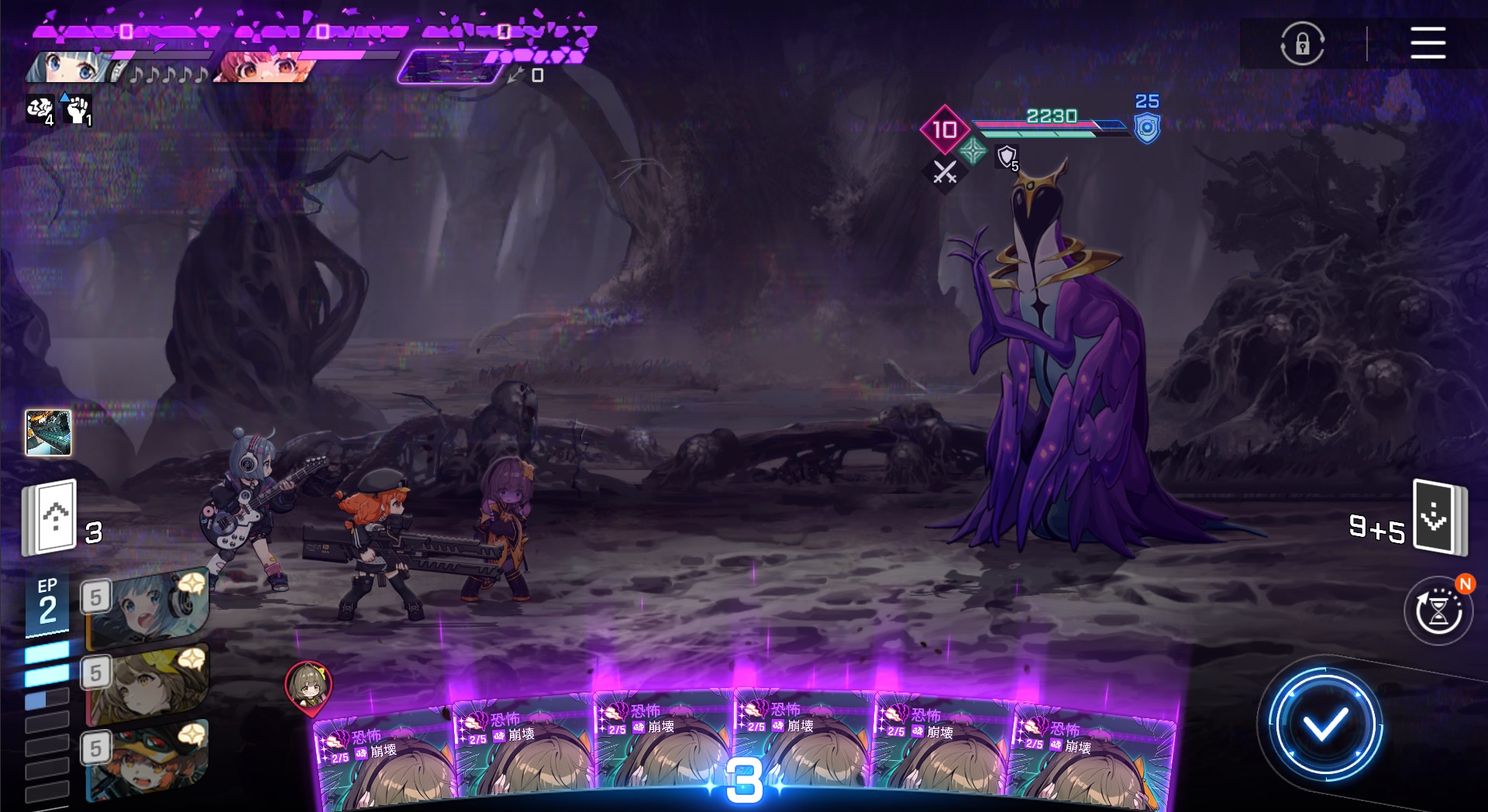This screenshot has width=1488, height=812.
Task: Select the orange-haired goggles character's skill portrait
Action: point(147,759)
